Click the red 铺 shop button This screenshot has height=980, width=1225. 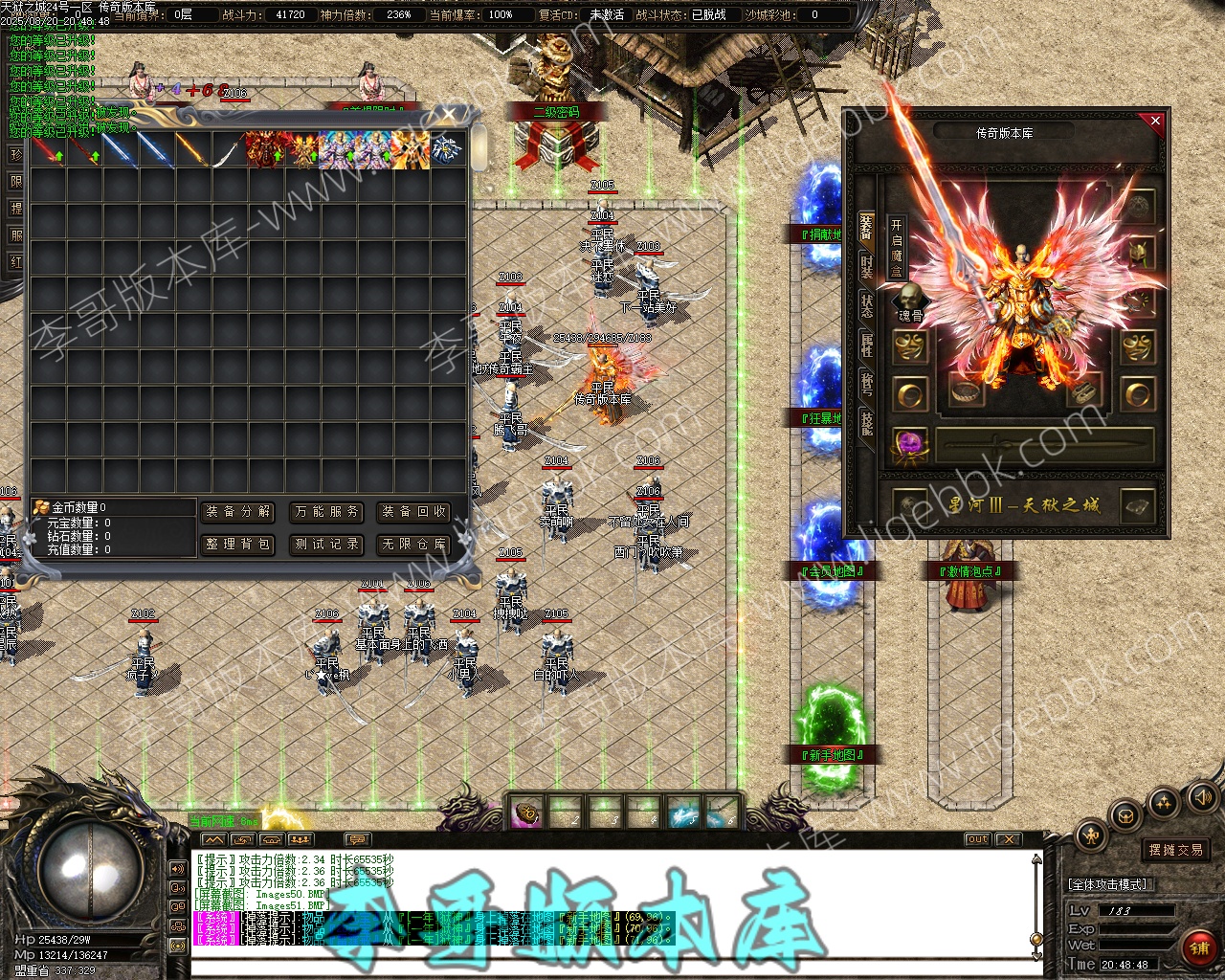point(1198,948)
